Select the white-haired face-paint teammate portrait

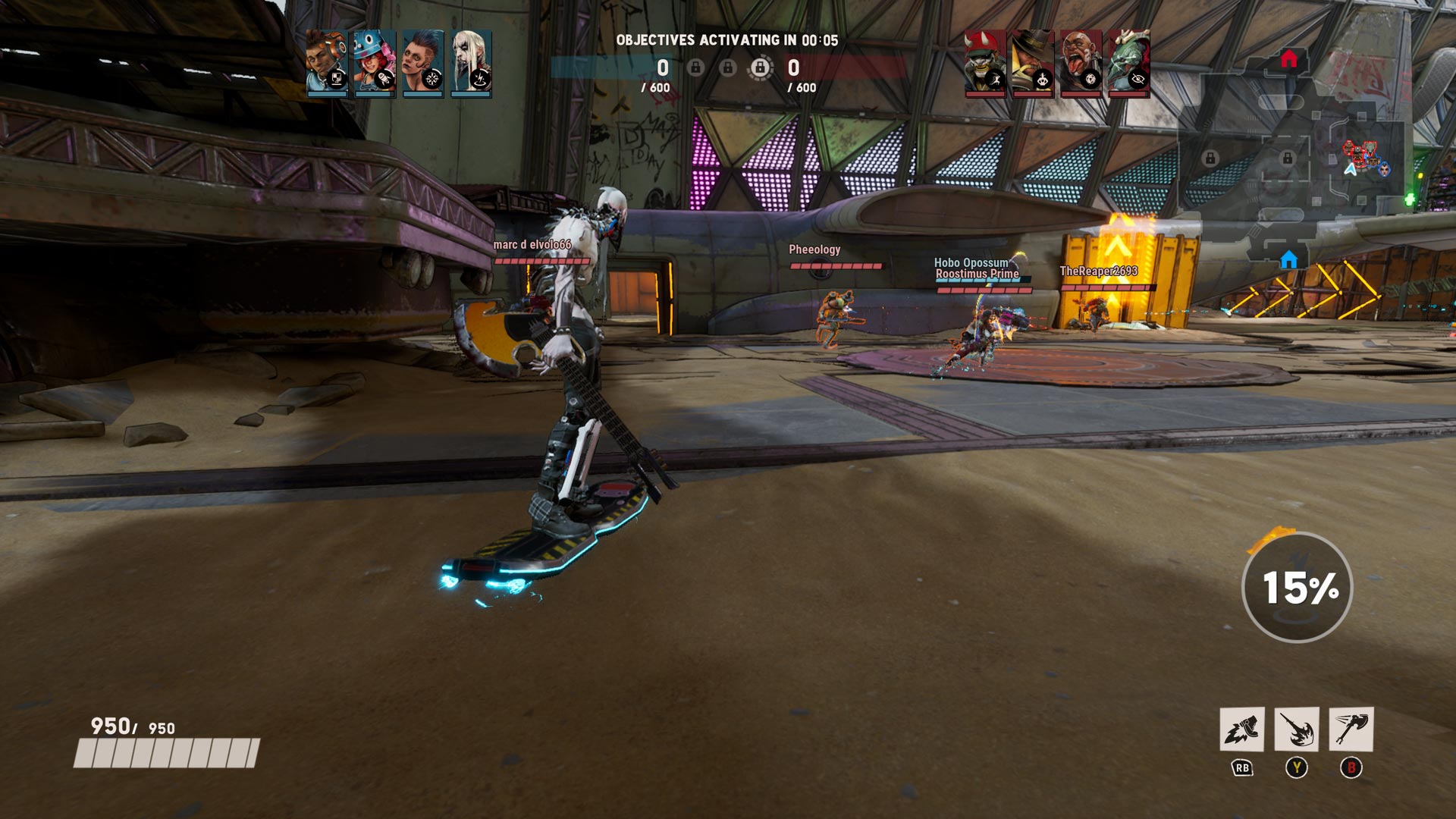click(471, 64)
